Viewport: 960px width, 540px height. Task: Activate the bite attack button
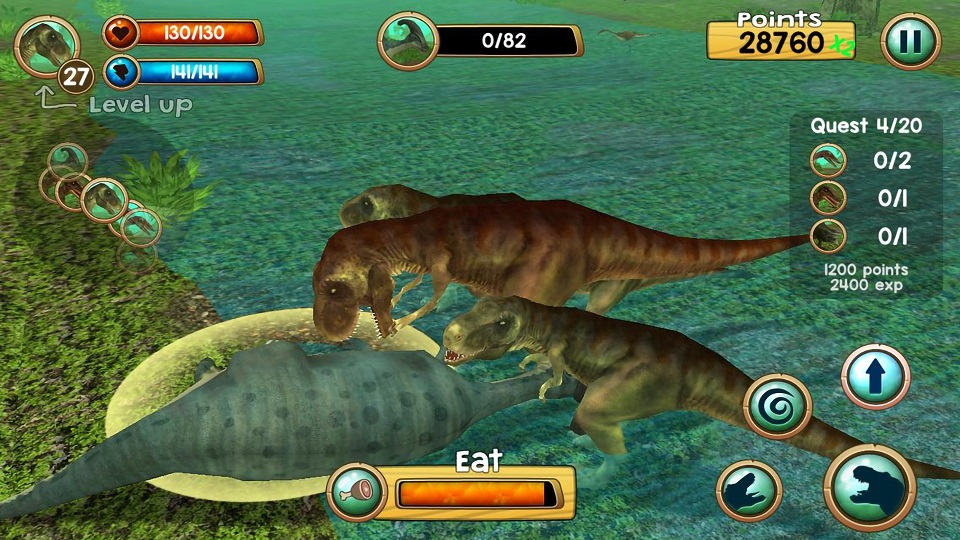tap(869, 489)
